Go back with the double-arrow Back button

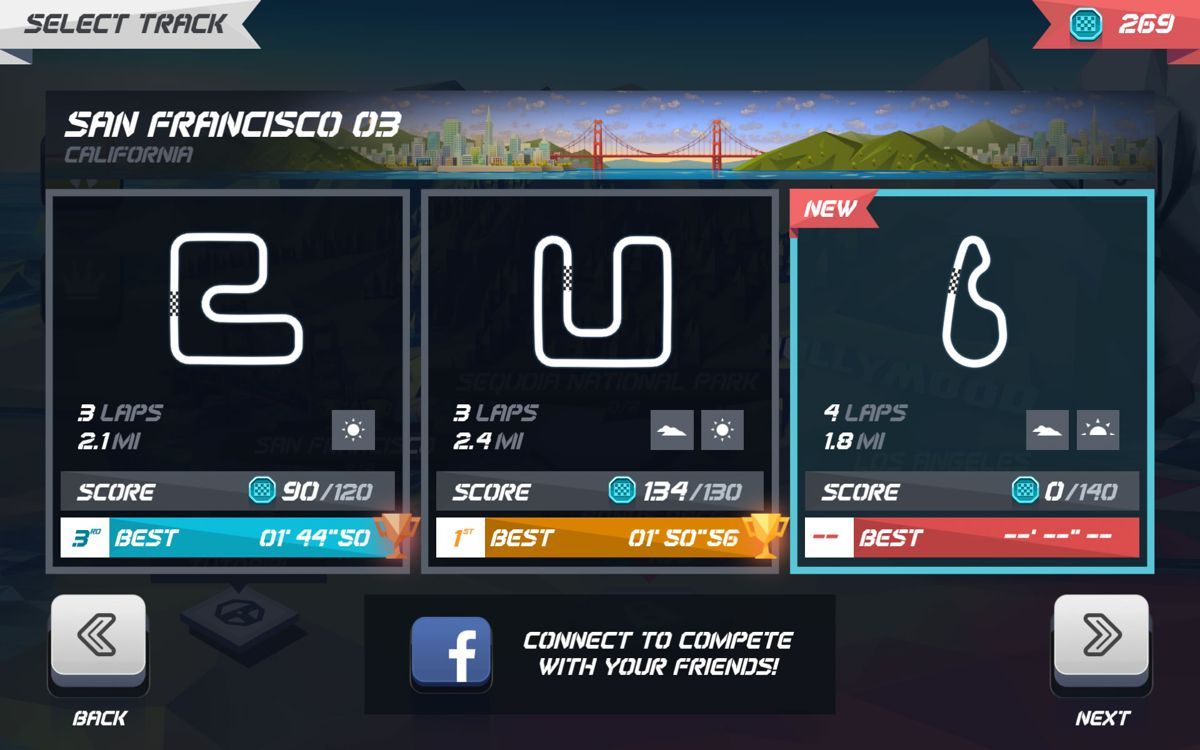point(98,636)
